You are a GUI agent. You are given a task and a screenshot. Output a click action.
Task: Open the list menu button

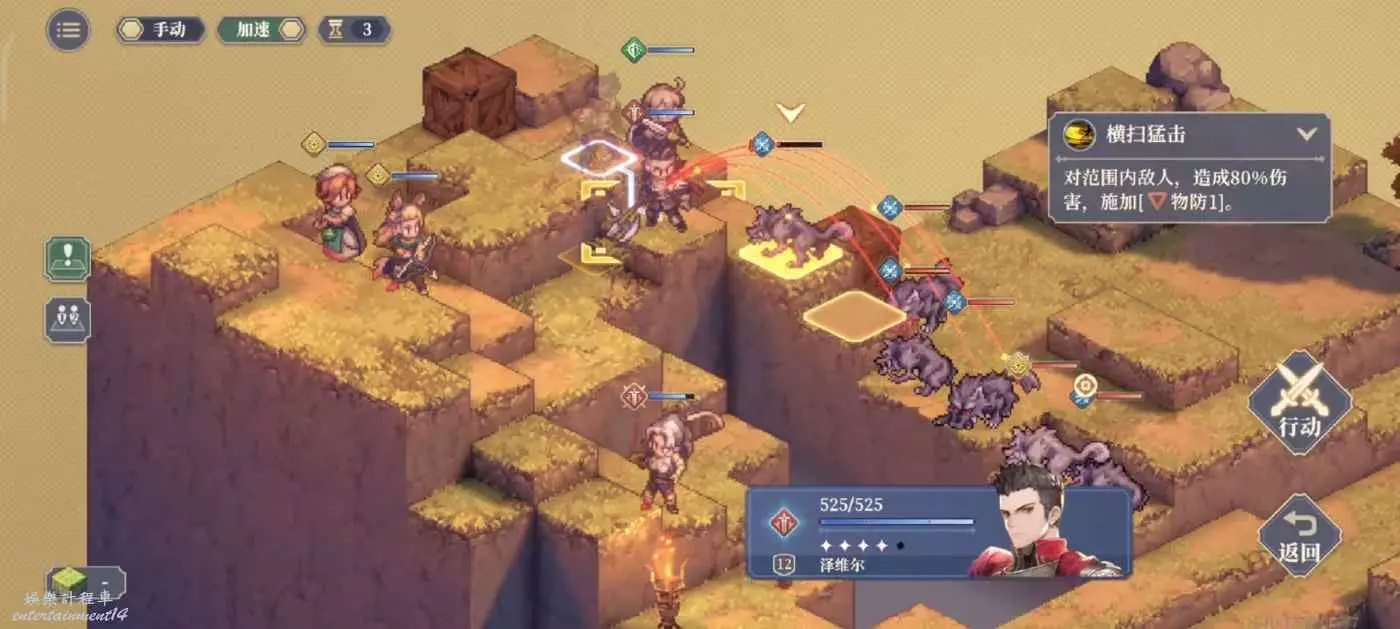[68, 29]
